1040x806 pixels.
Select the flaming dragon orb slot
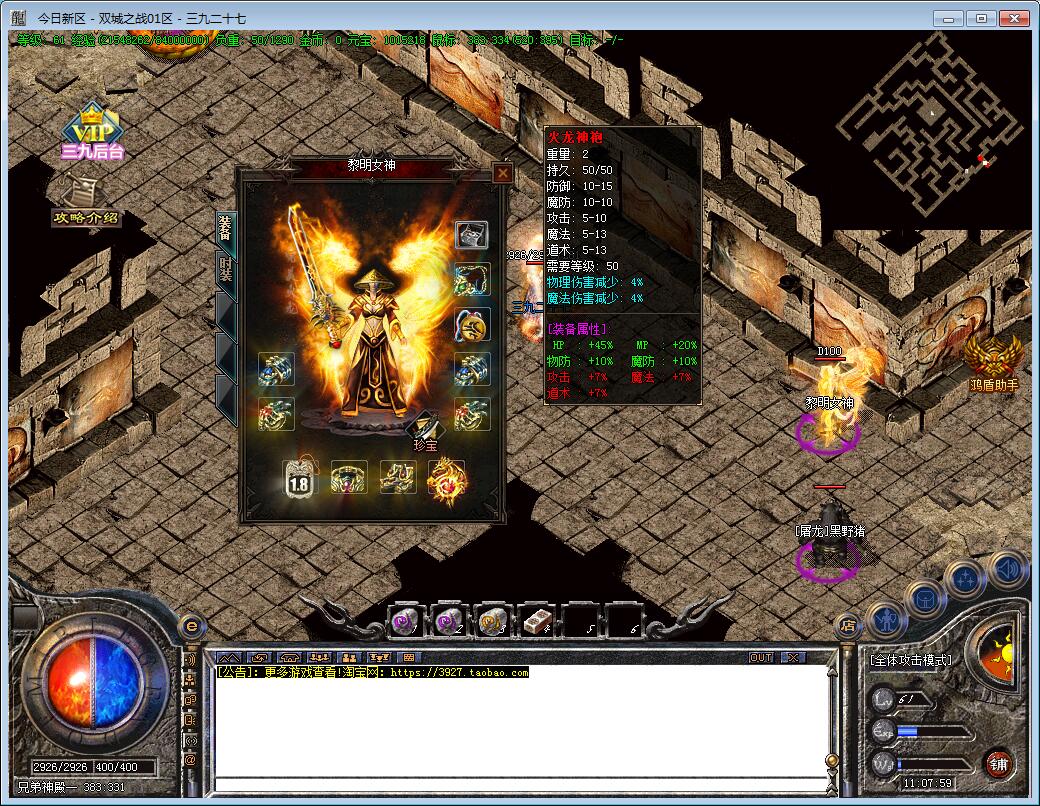[447, 478]
